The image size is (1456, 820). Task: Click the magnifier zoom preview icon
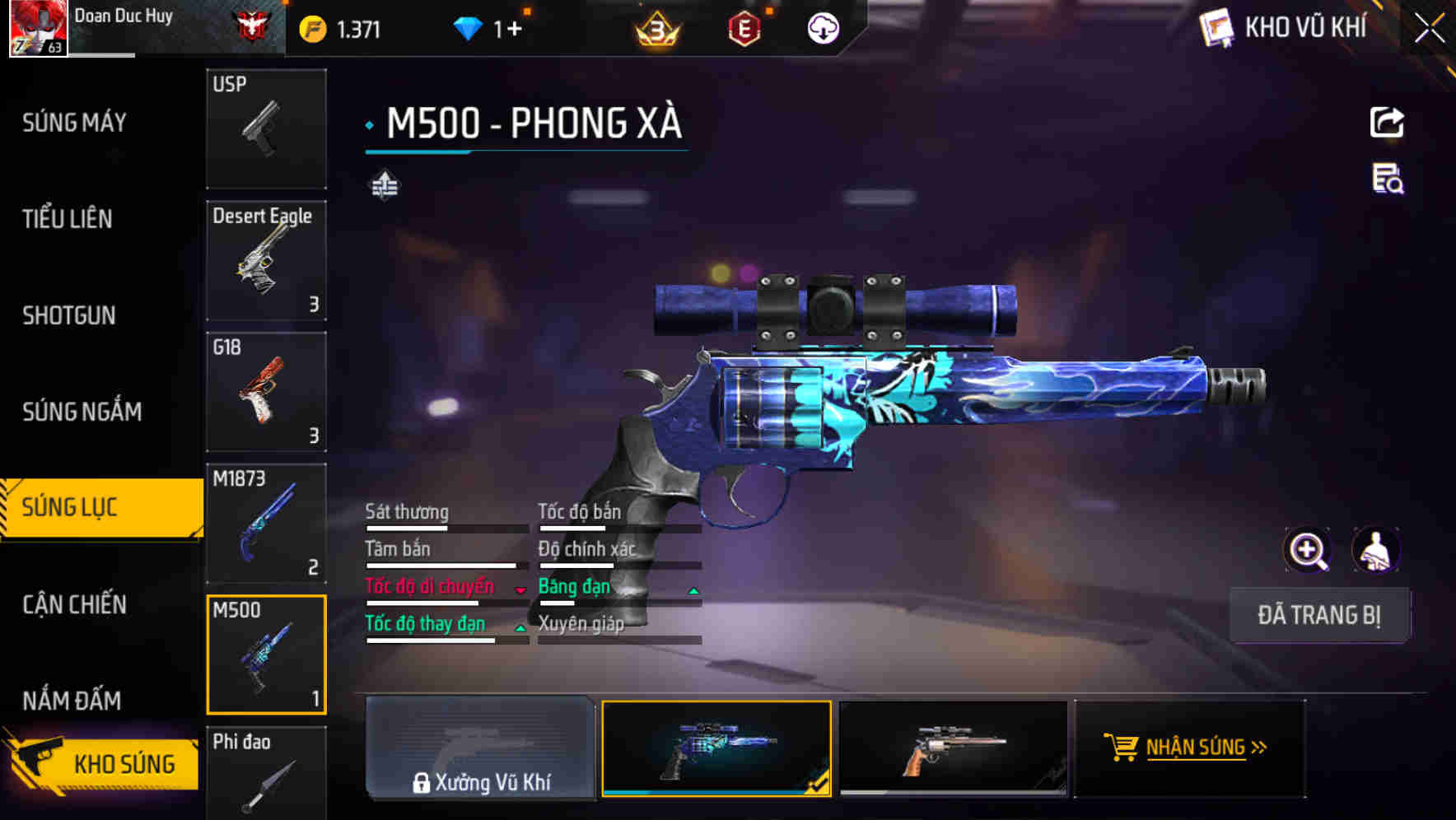(x=1308, y=549)
